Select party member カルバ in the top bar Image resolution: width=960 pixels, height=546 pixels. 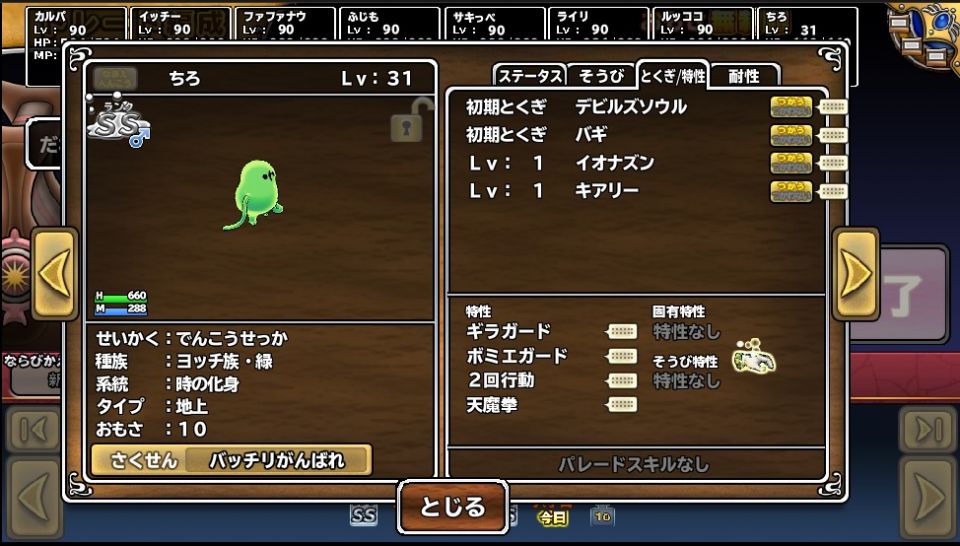pos(76,24)
